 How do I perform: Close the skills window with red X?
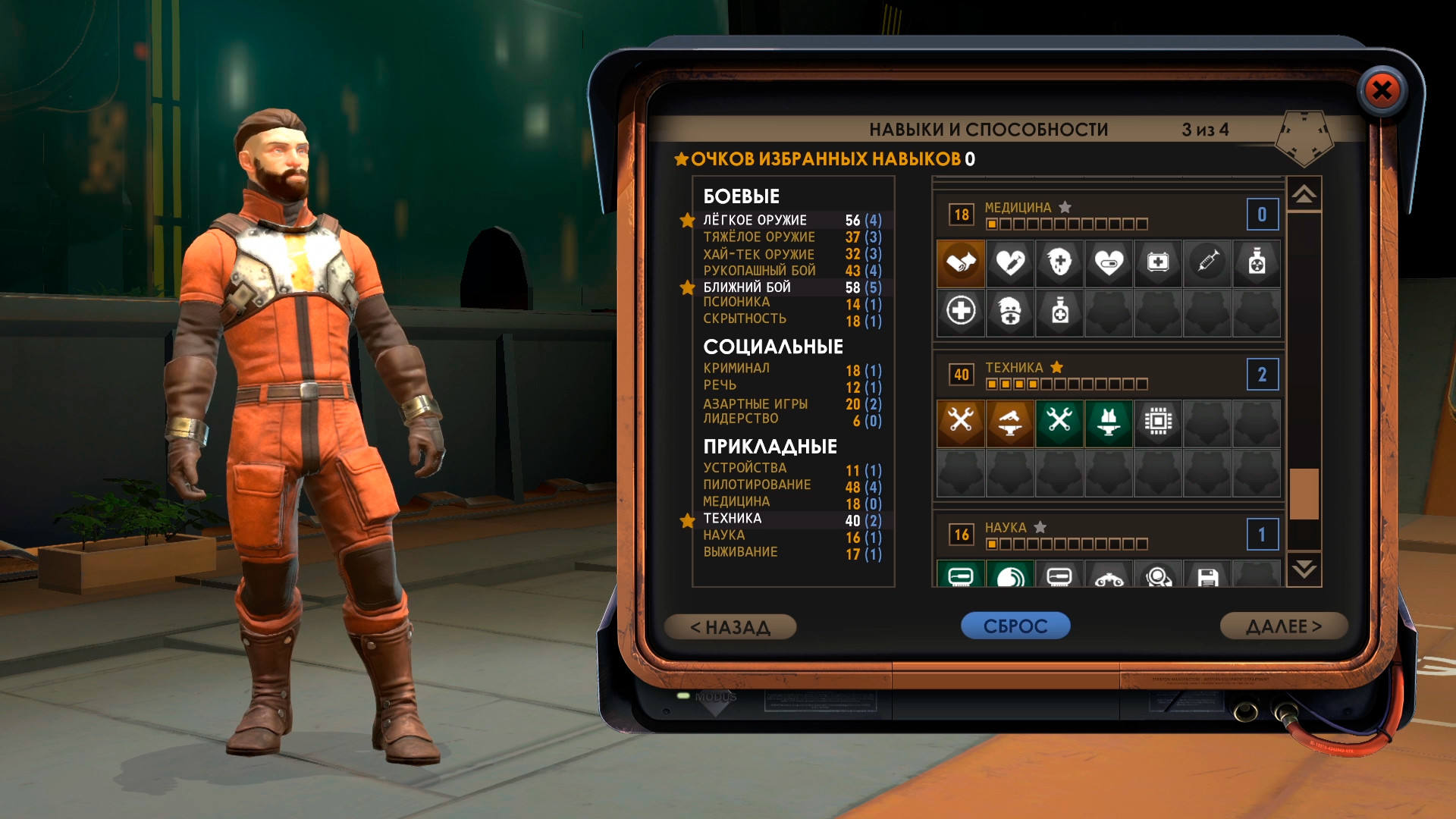[1382, 91]
